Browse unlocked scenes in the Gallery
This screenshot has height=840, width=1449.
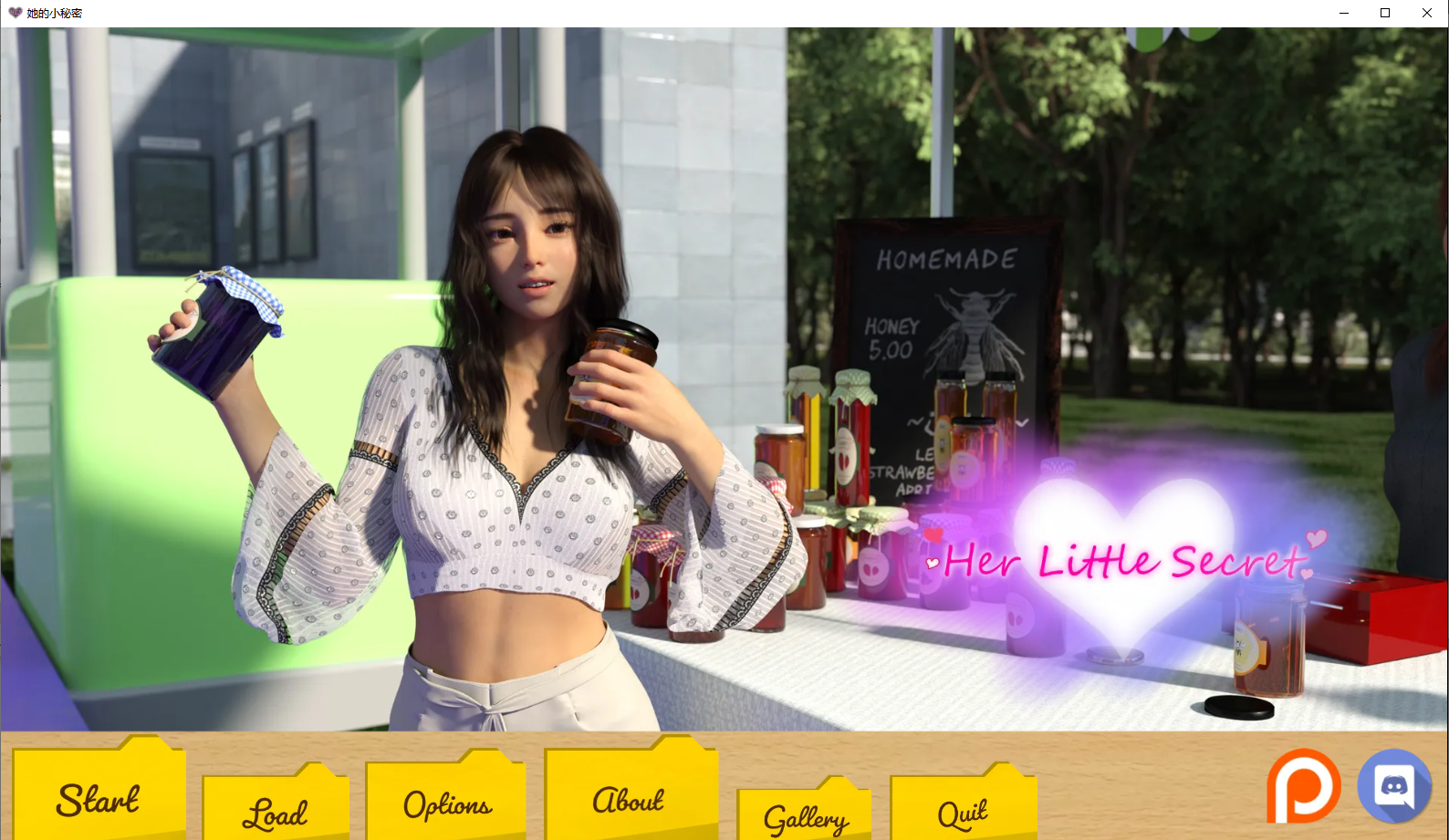[806, 818]
